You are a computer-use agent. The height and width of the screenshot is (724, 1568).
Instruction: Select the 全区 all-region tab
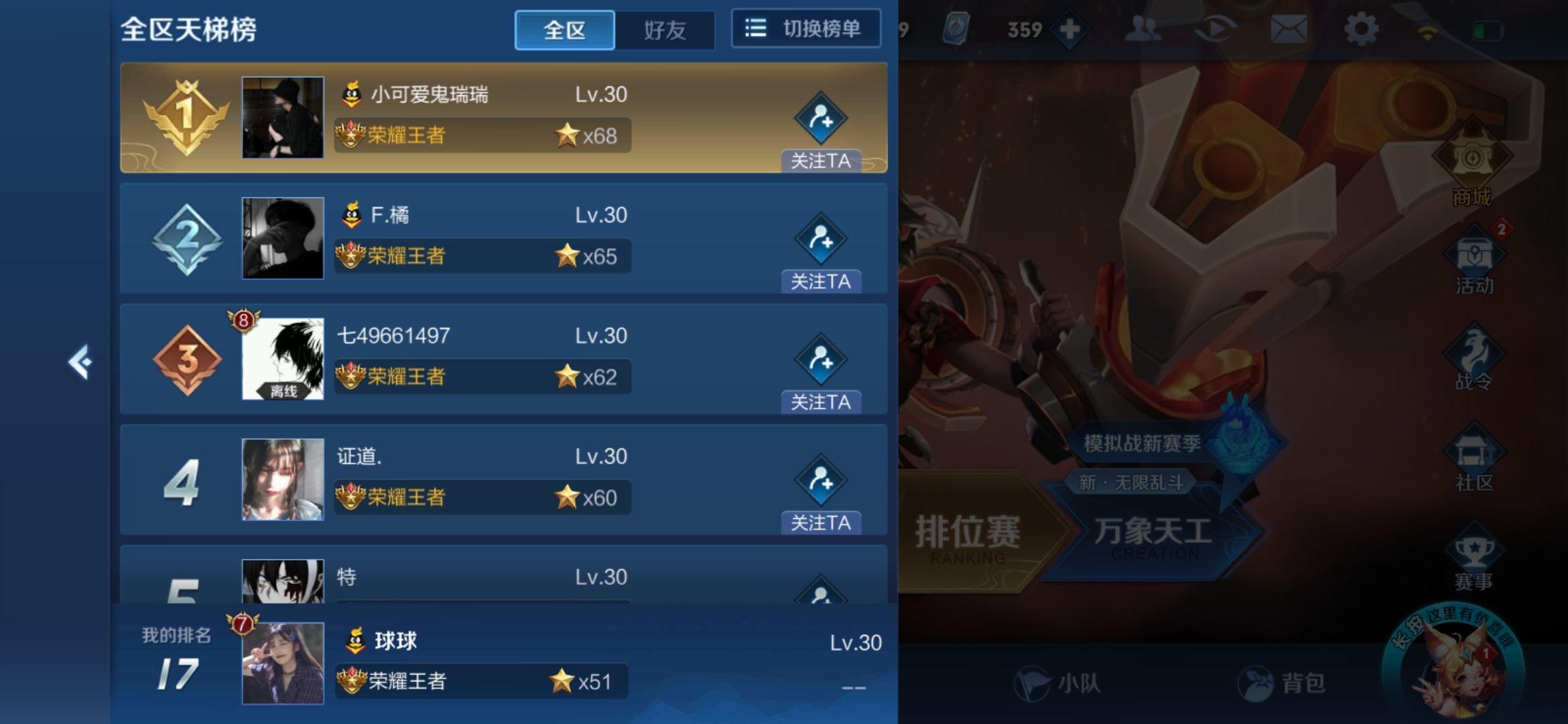point(565,30)
